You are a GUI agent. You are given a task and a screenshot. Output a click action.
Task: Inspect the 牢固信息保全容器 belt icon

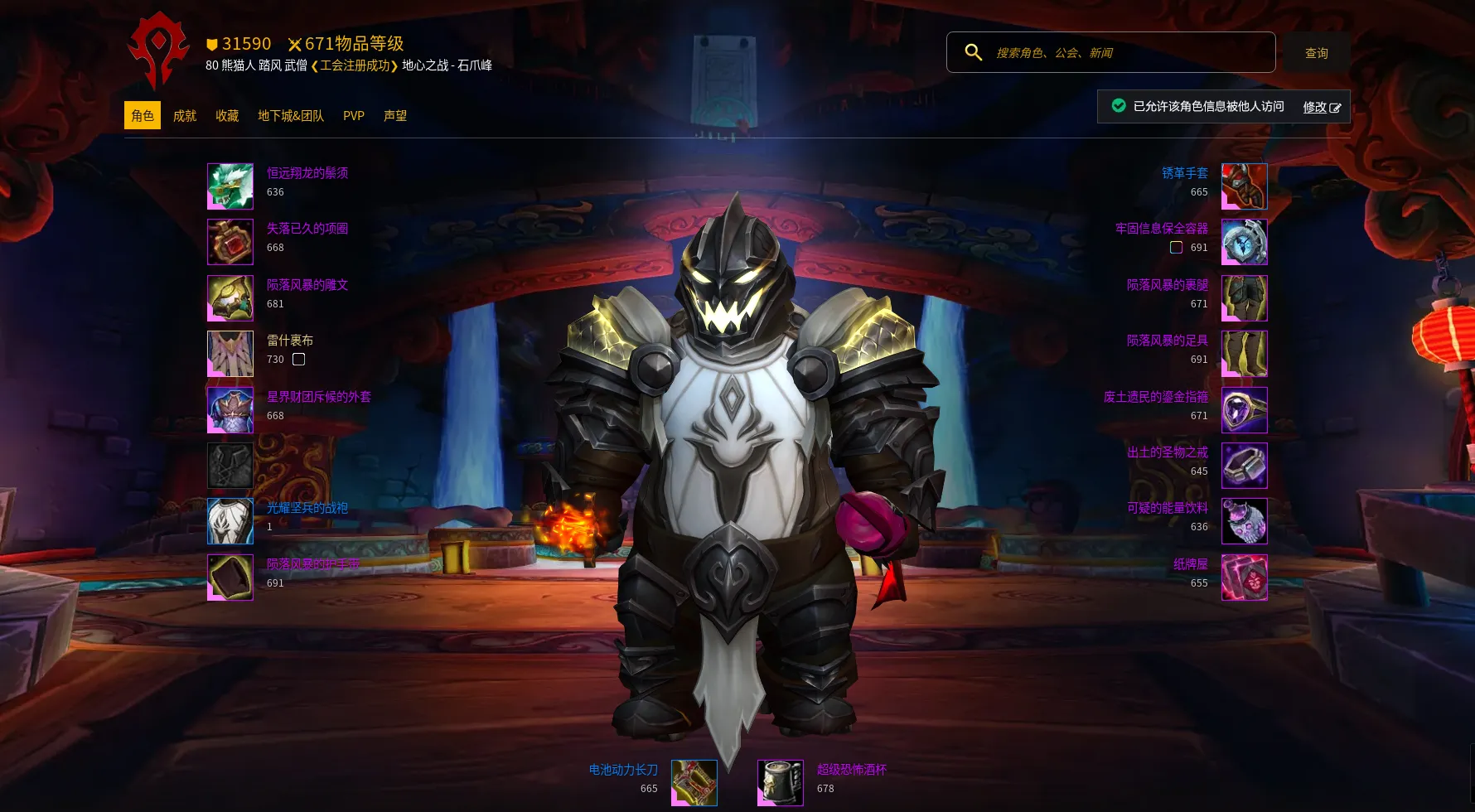point(1244,242)
